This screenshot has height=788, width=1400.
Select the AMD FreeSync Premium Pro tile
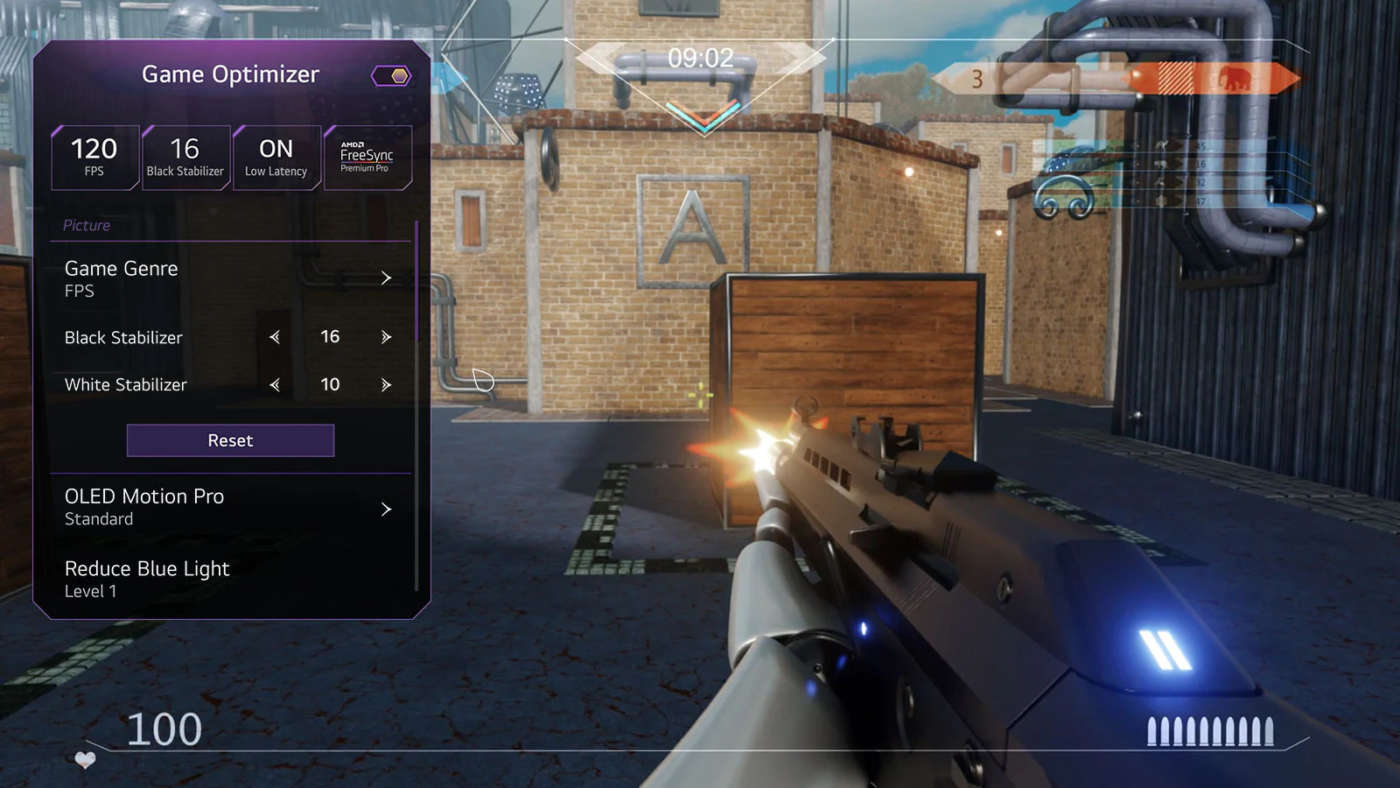367,158
